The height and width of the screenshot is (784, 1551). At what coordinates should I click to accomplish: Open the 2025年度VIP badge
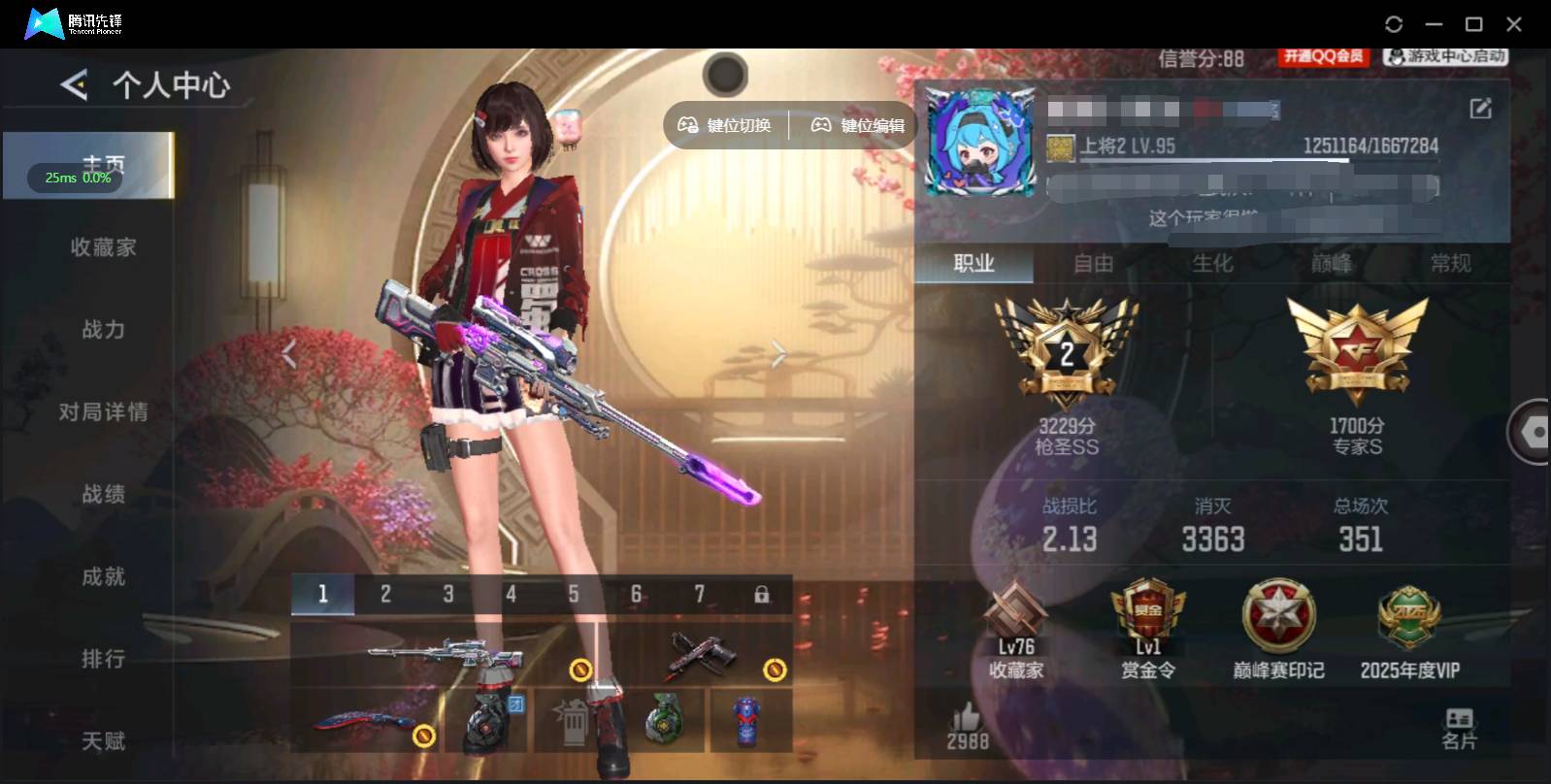1409,626
